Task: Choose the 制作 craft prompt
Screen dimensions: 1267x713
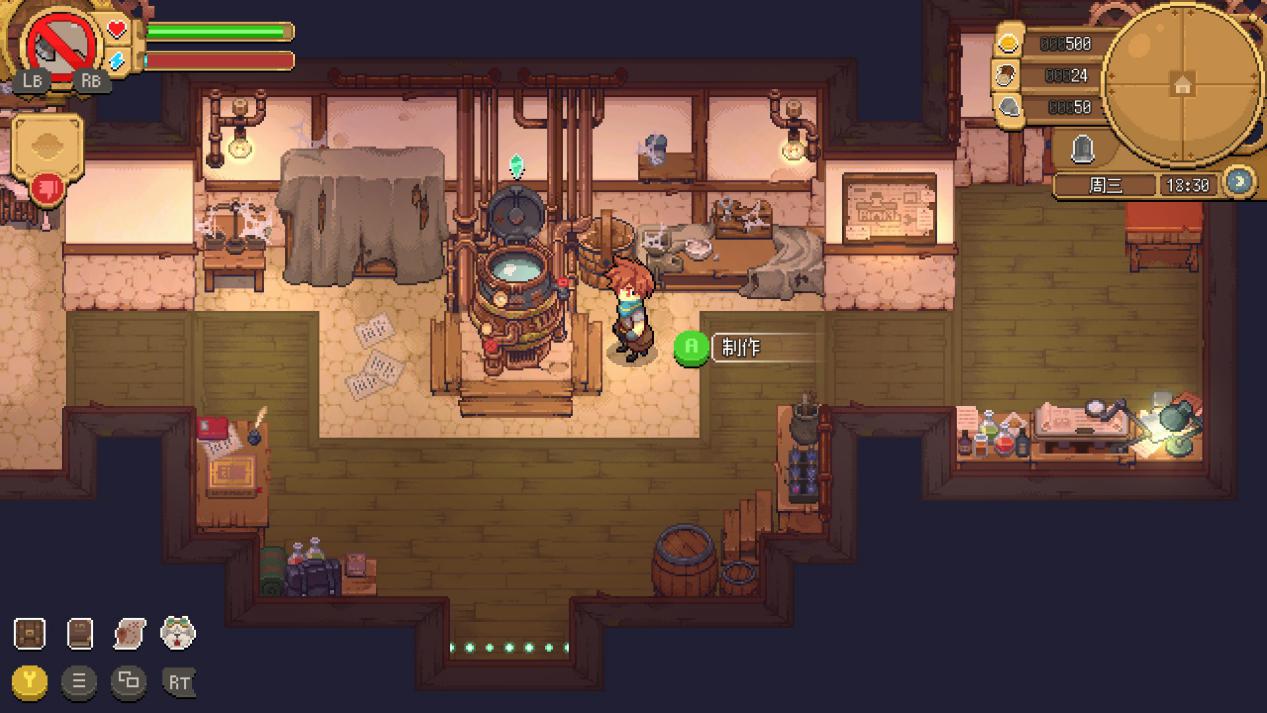Action: point(741,348)
